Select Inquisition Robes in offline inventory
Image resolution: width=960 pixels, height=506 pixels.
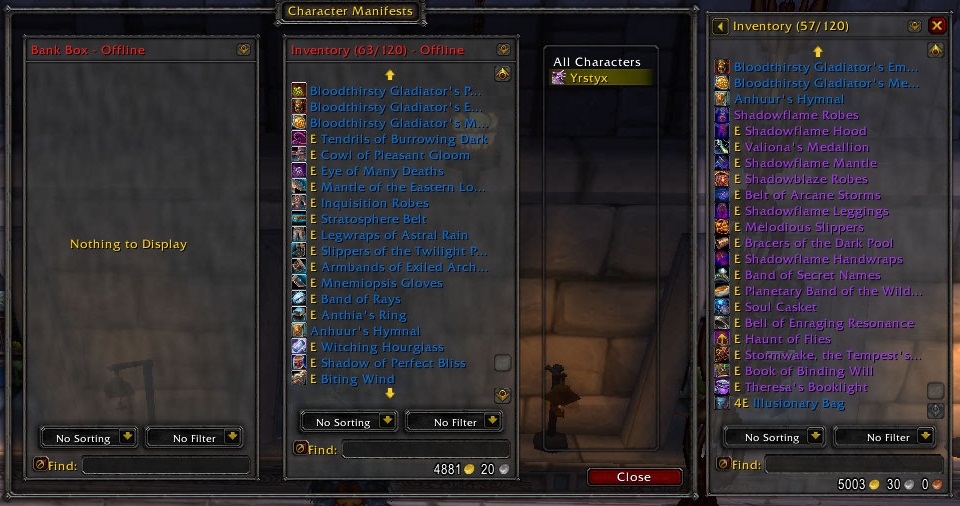click(373, 203)
